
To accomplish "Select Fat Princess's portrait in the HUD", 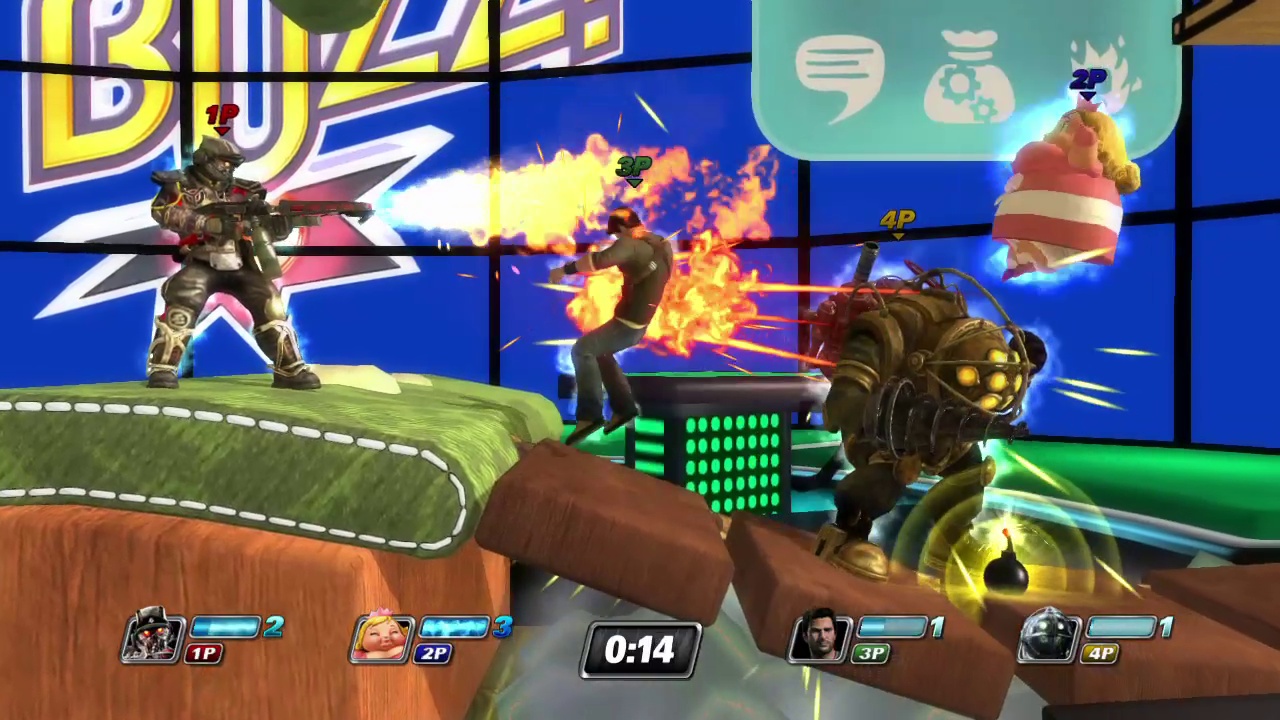I will 382,638.
